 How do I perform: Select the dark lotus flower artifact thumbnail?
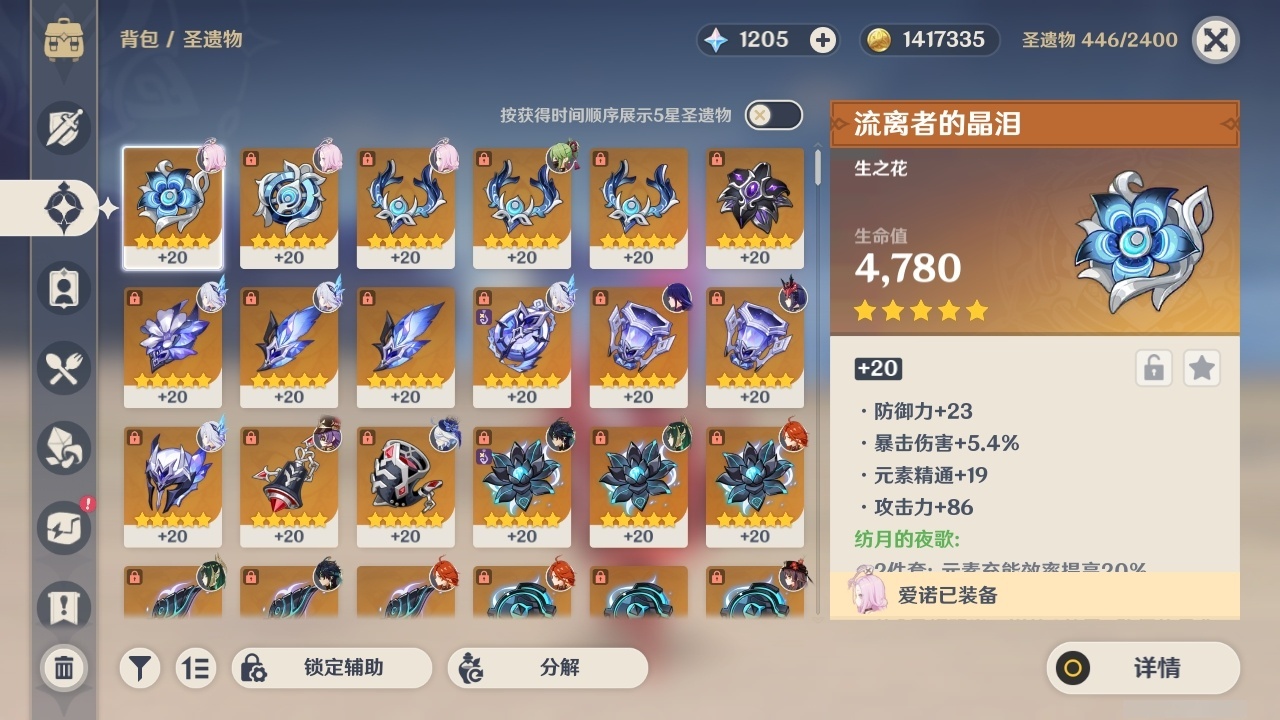[x=522, y=484]
